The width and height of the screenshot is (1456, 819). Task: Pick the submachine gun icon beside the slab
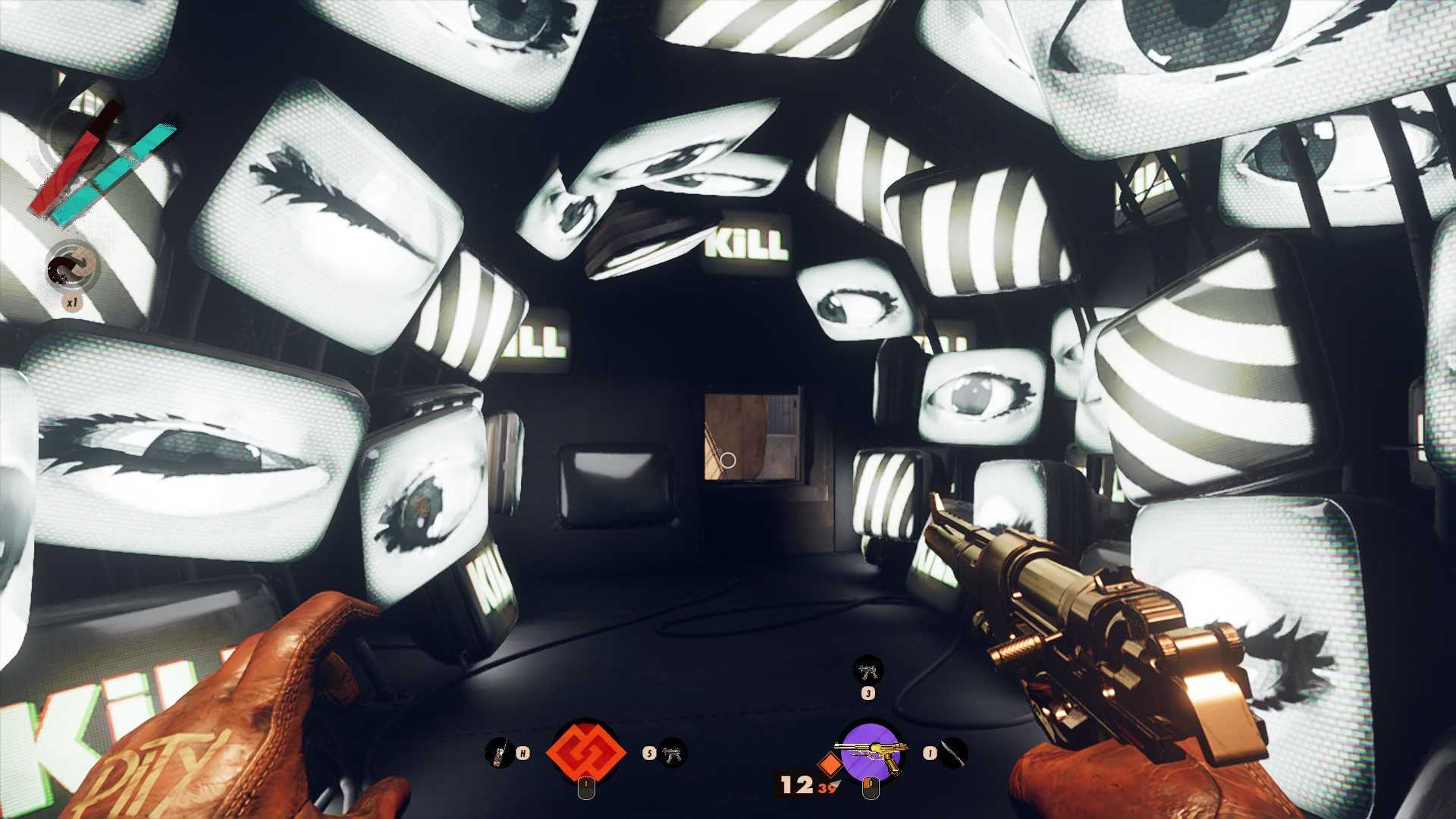tap(671, 754)
